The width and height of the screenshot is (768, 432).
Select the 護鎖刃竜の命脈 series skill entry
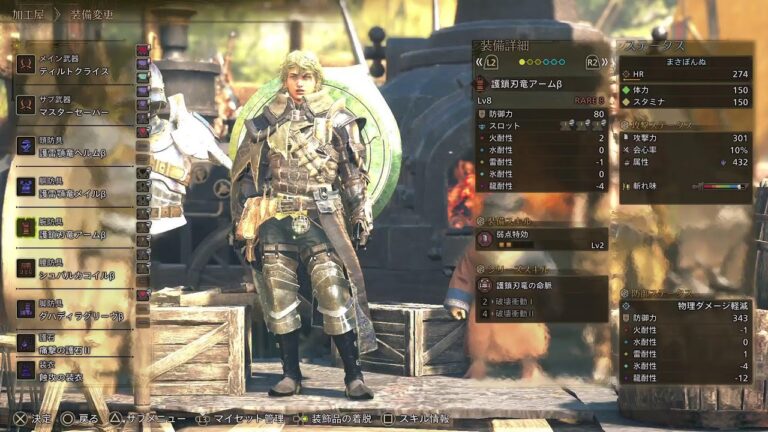coord(540,285)
